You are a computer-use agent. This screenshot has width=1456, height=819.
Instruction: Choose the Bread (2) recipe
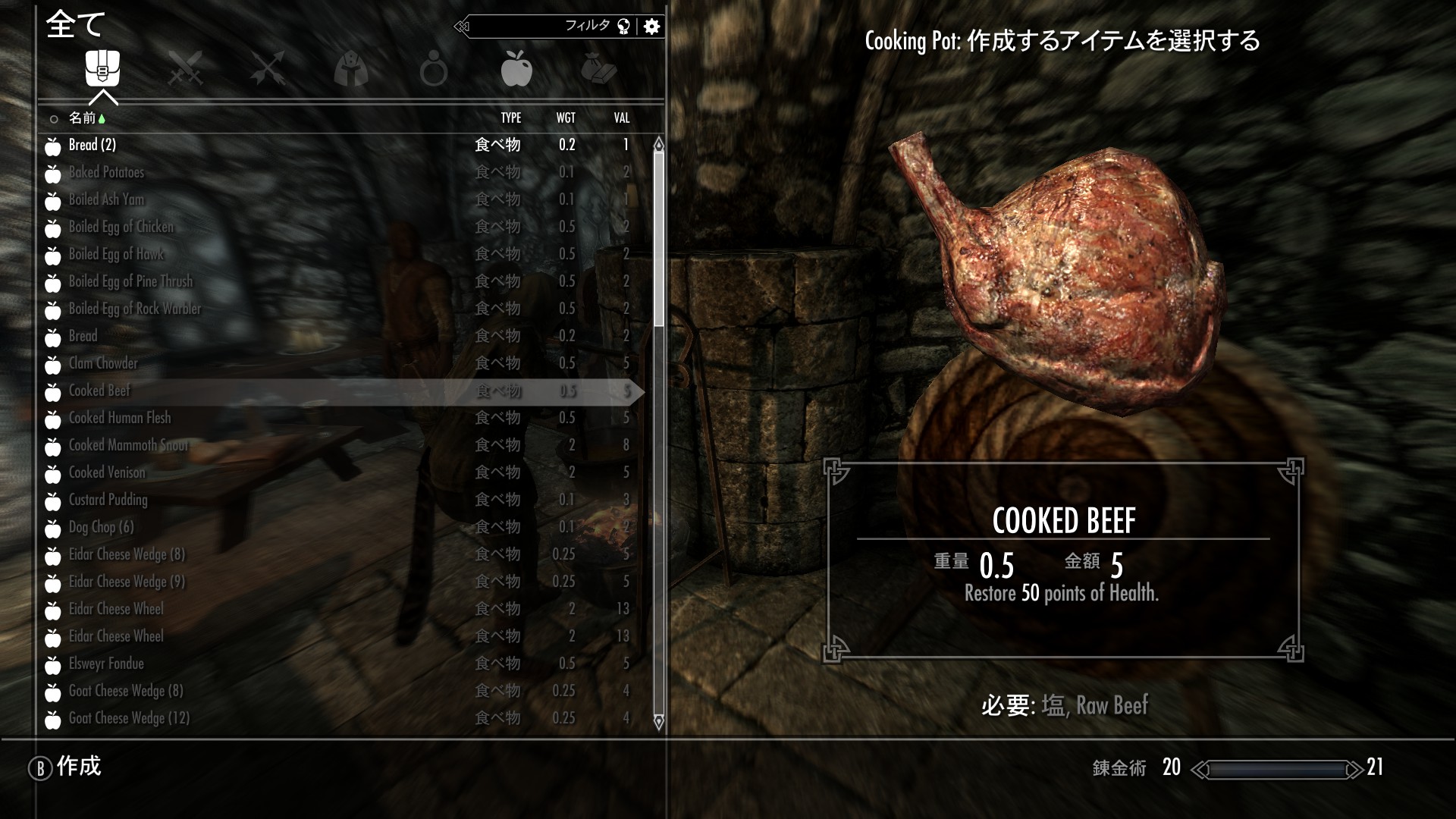point(93,145)
